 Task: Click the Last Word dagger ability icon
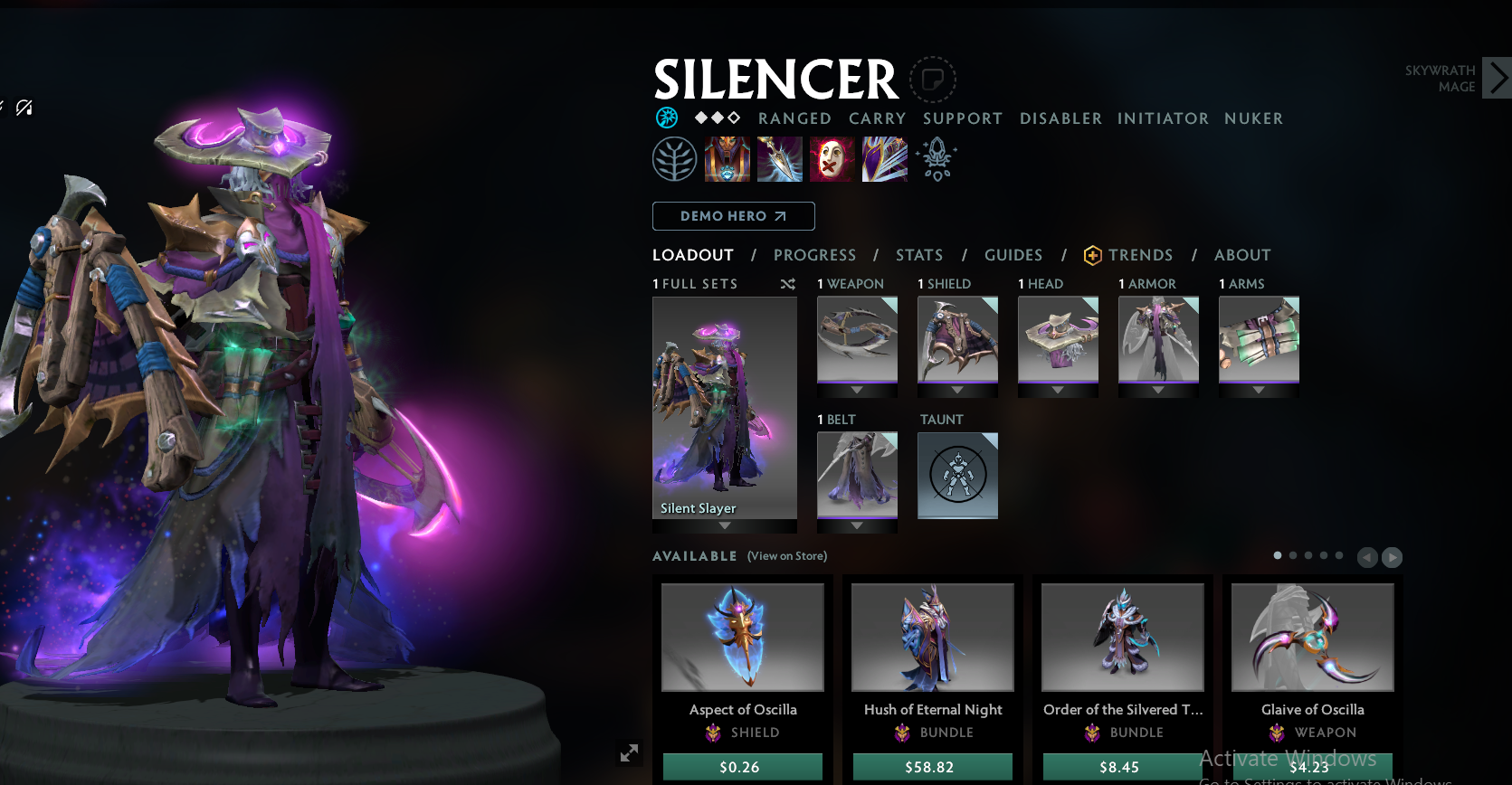832,158
